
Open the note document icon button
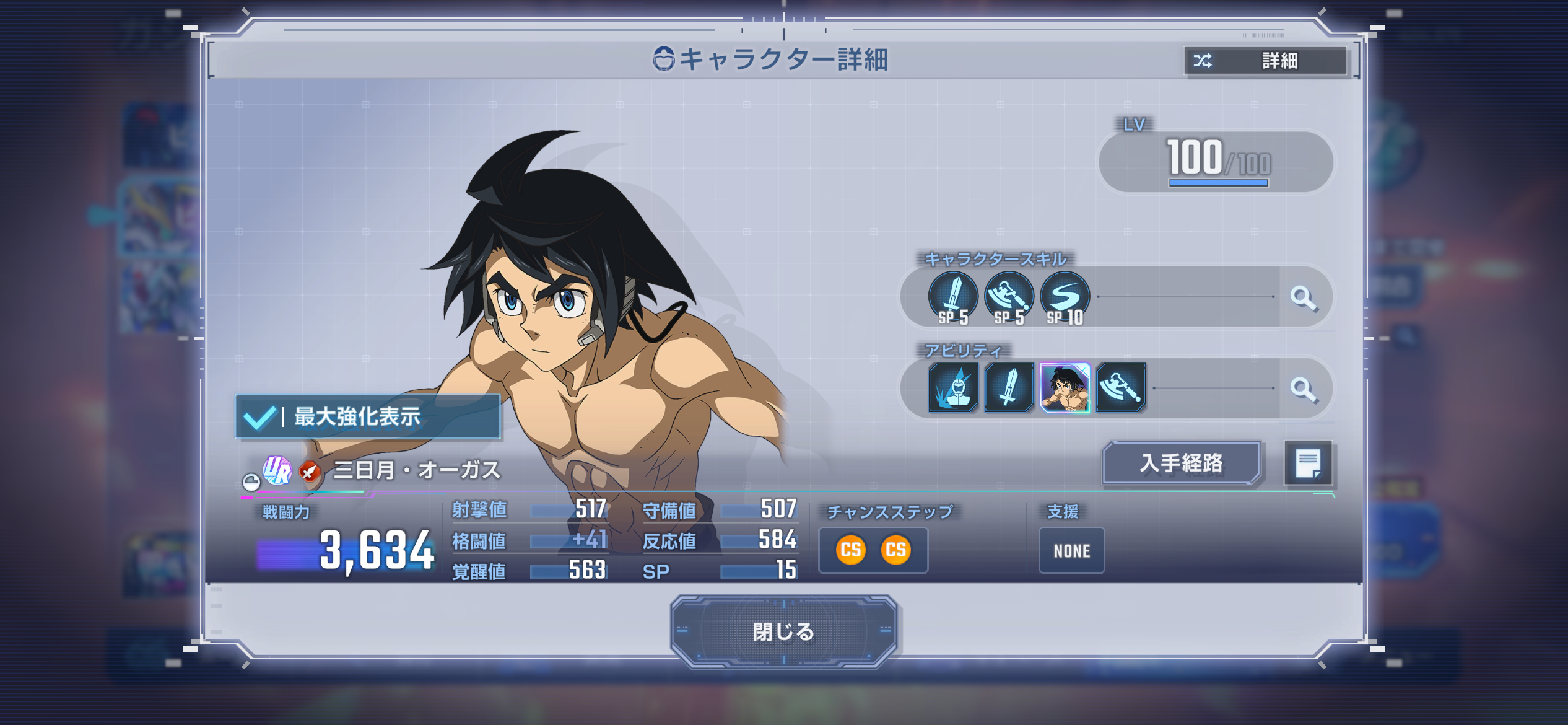coord(1308,463)
